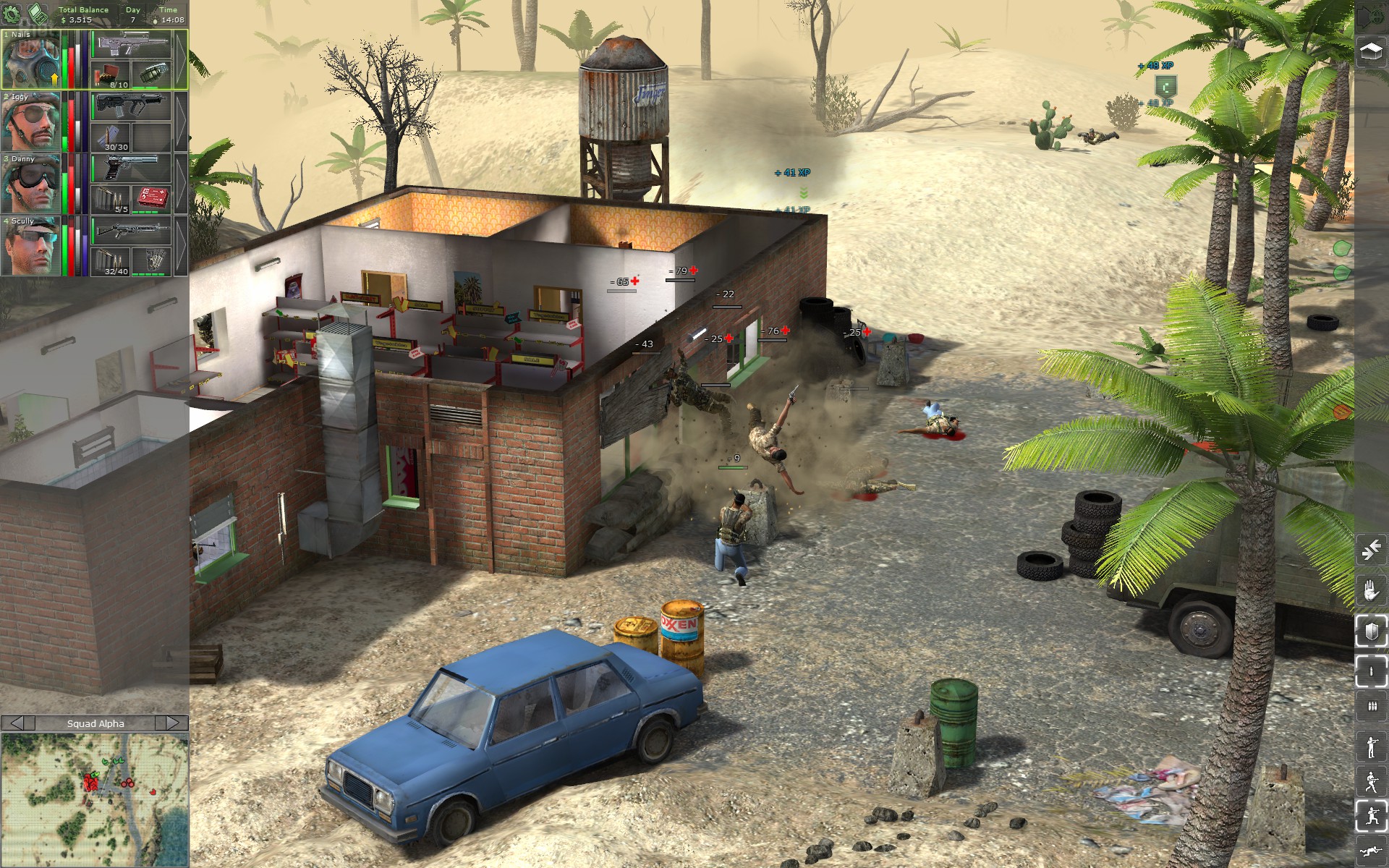Switch to the previous squad

pyautogui.click(x=17, y=723)
